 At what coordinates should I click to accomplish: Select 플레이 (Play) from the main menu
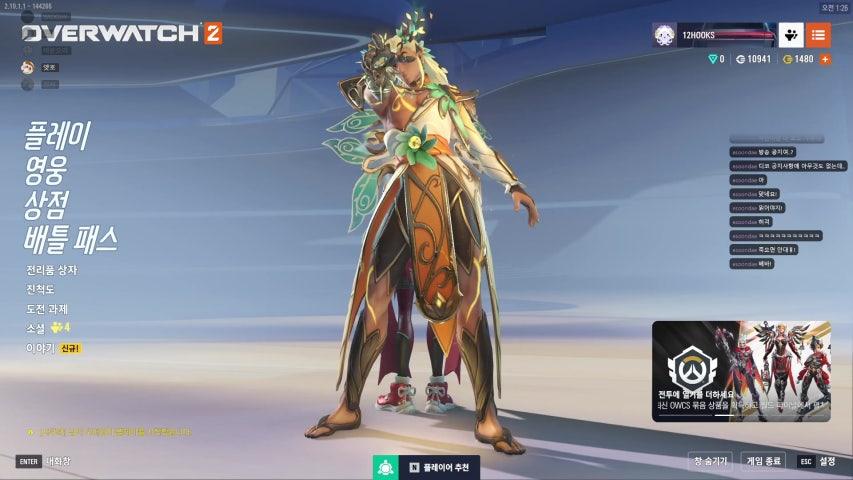tap(57, 137)
